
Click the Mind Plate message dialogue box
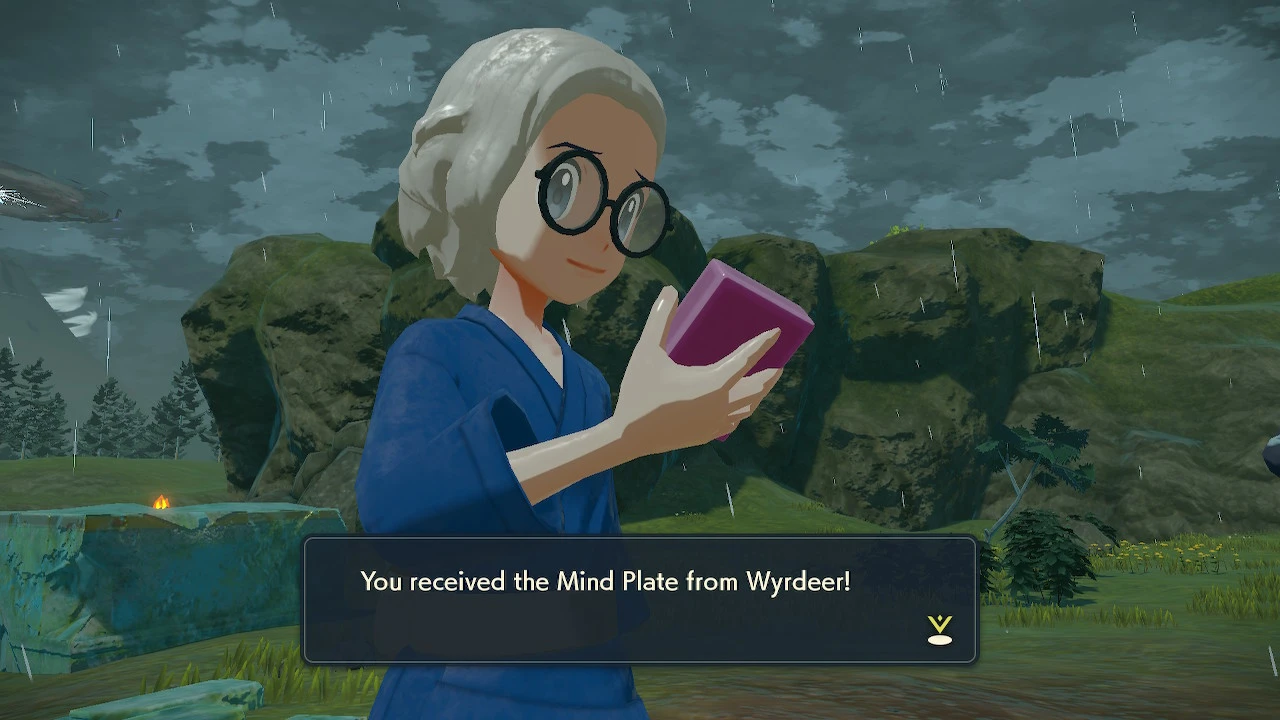point(639,600)
